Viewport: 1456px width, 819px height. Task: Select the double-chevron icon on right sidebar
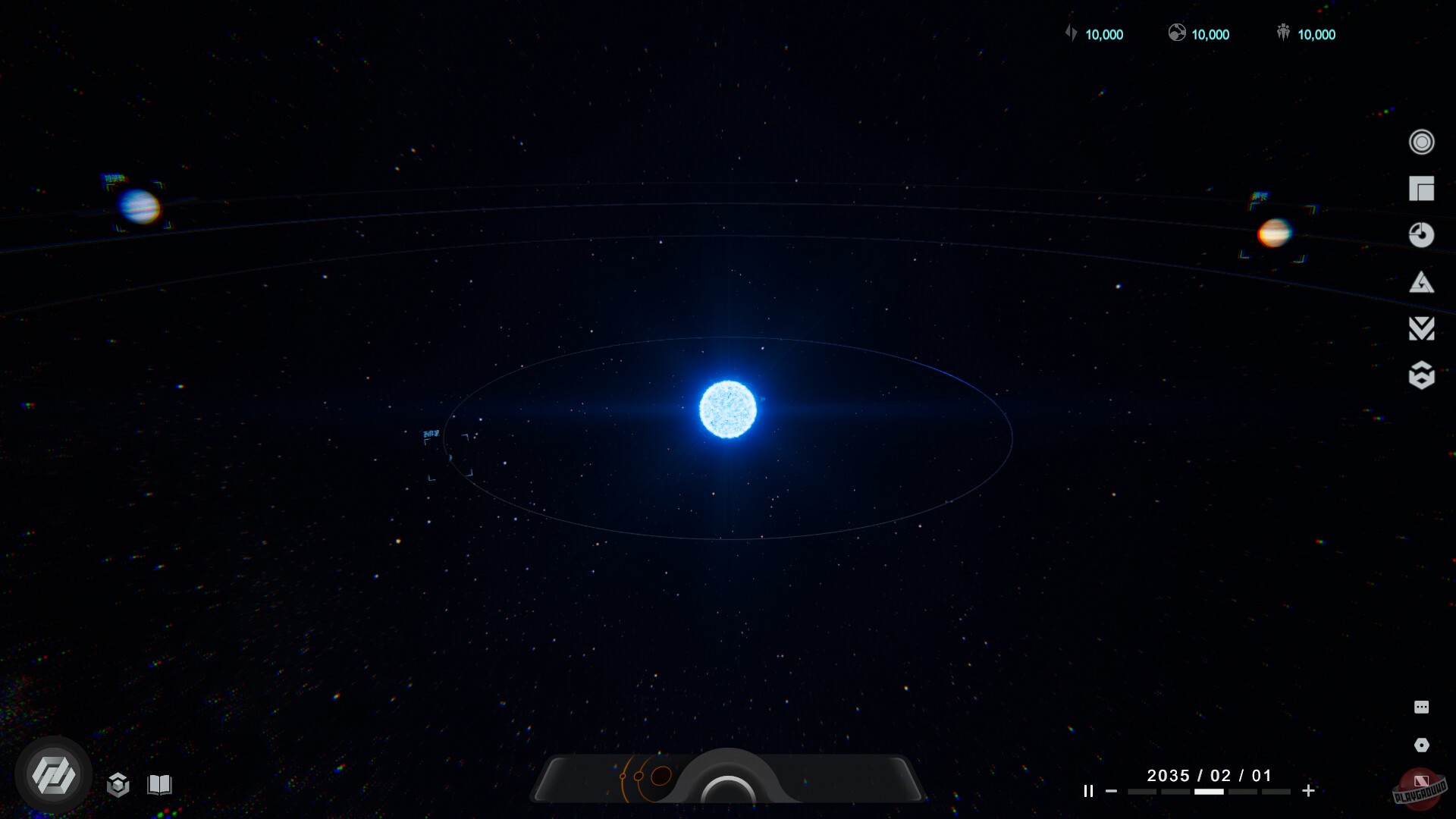click(1423, 329)
